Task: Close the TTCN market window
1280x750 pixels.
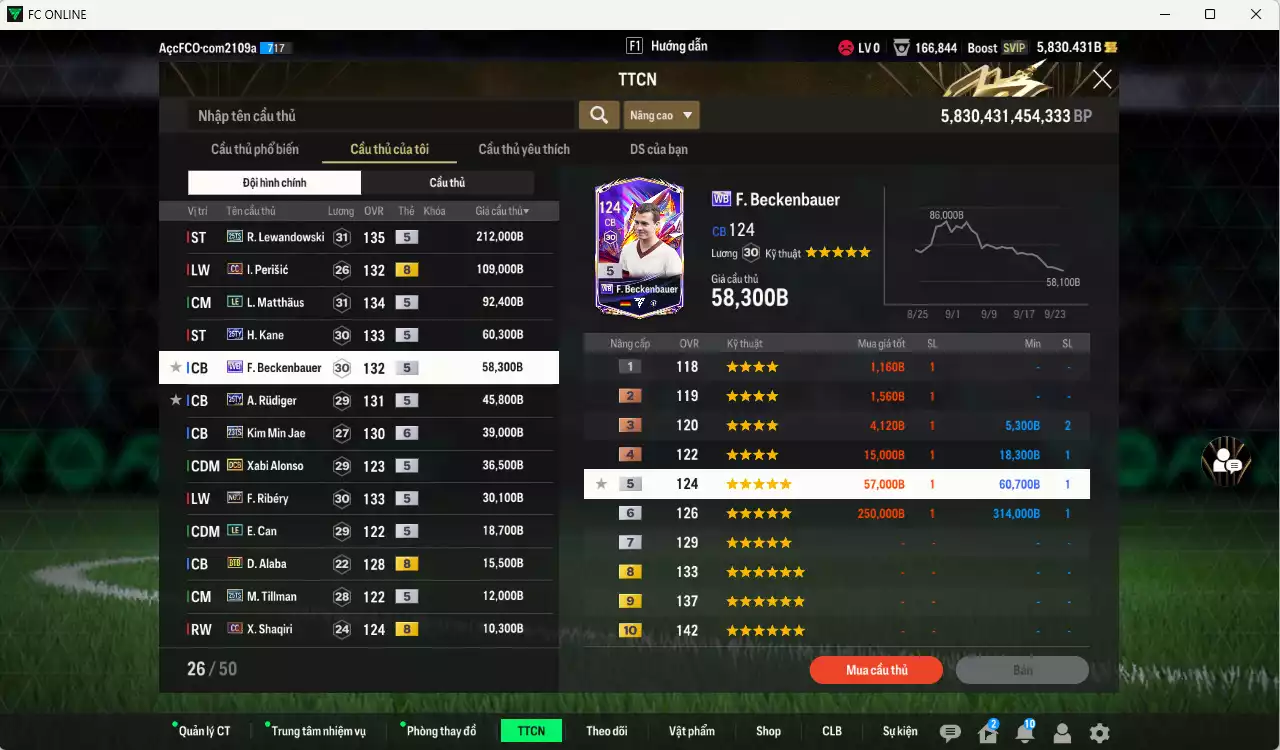Action: coord(1101,80)
